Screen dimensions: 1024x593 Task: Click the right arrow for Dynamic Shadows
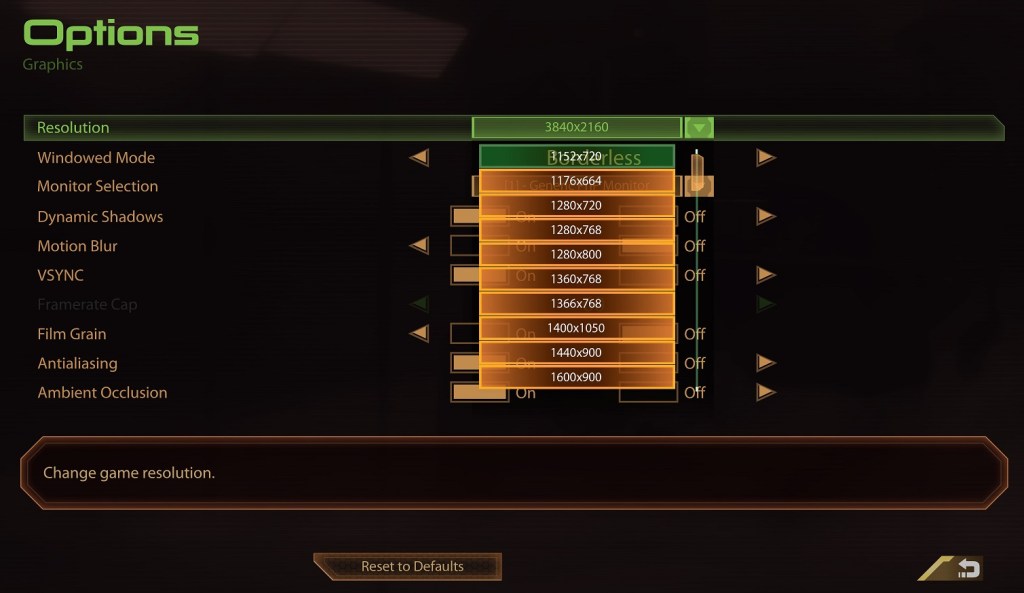(766, 216)
